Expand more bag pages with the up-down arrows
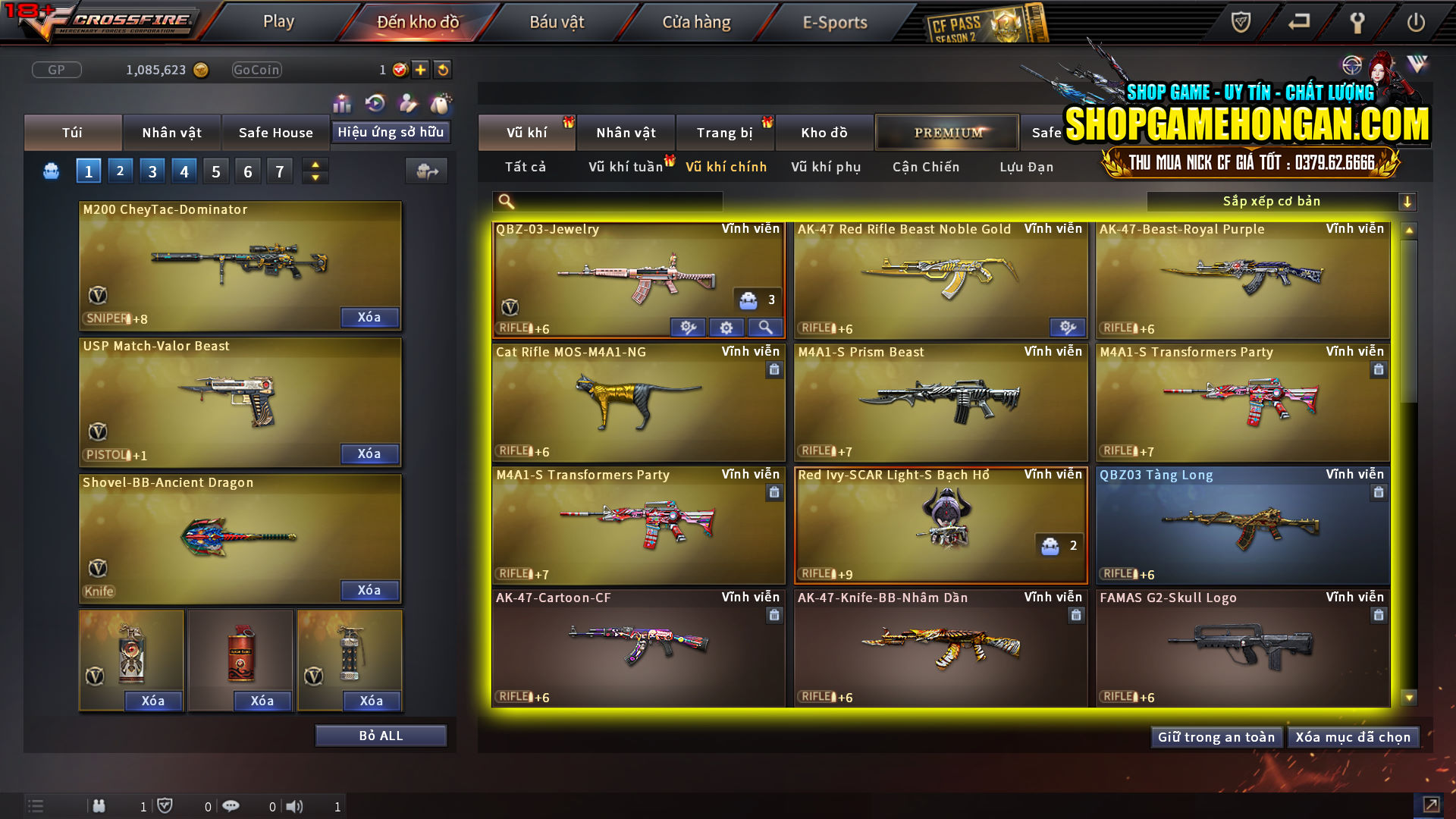The image size is (1456, 819). (x=314, y=171)
